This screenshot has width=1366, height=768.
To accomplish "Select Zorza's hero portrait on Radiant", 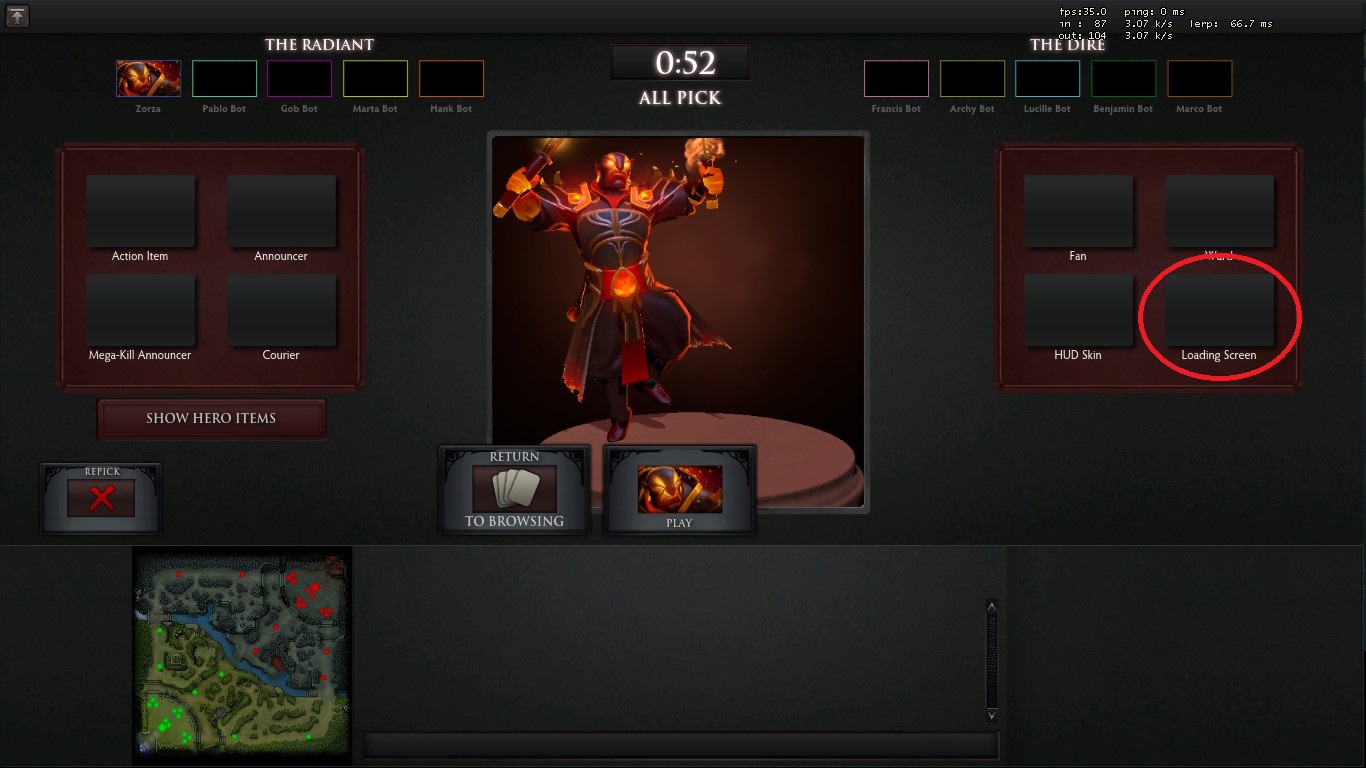I will [x=149, y=78].
